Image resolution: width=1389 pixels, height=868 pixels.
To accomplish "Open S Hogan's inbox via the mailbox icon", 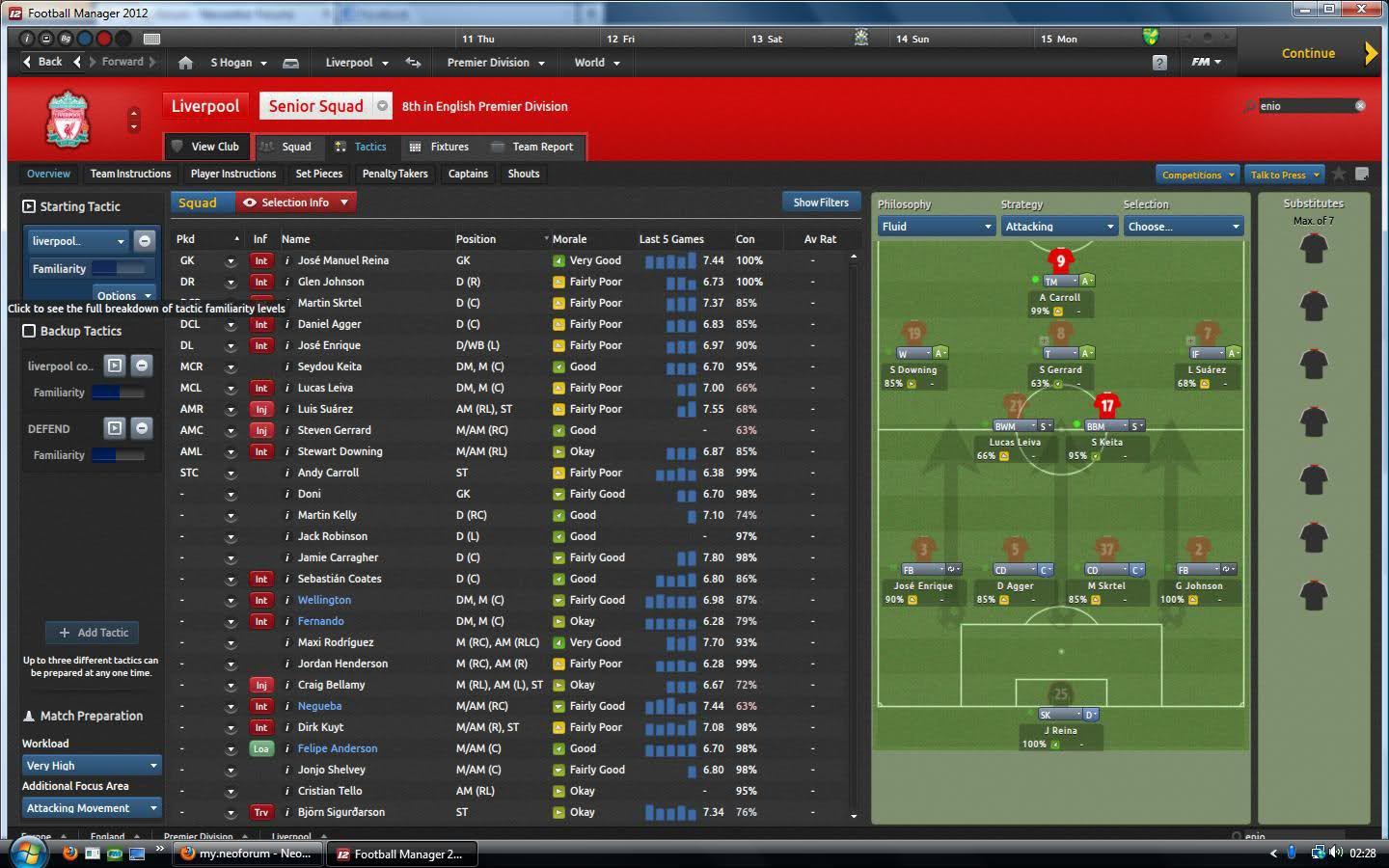I will point(291,62).
